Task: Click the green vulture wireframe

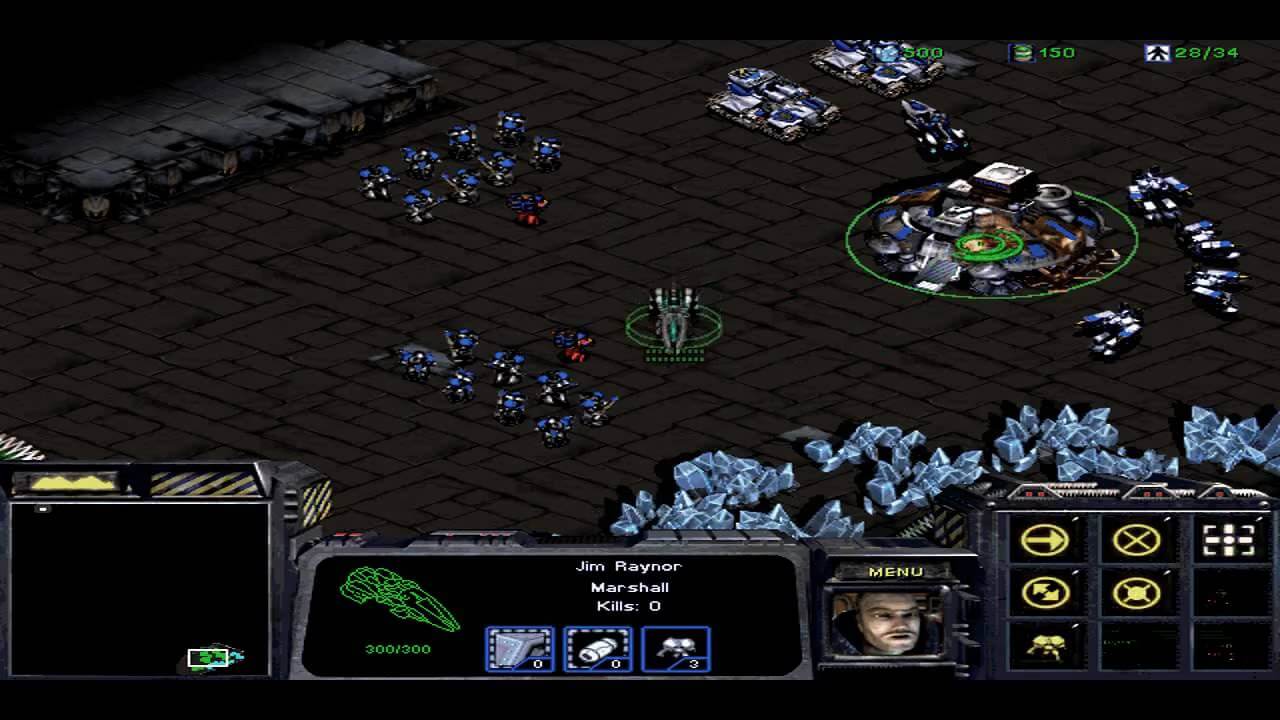Action: click(398, 599)
